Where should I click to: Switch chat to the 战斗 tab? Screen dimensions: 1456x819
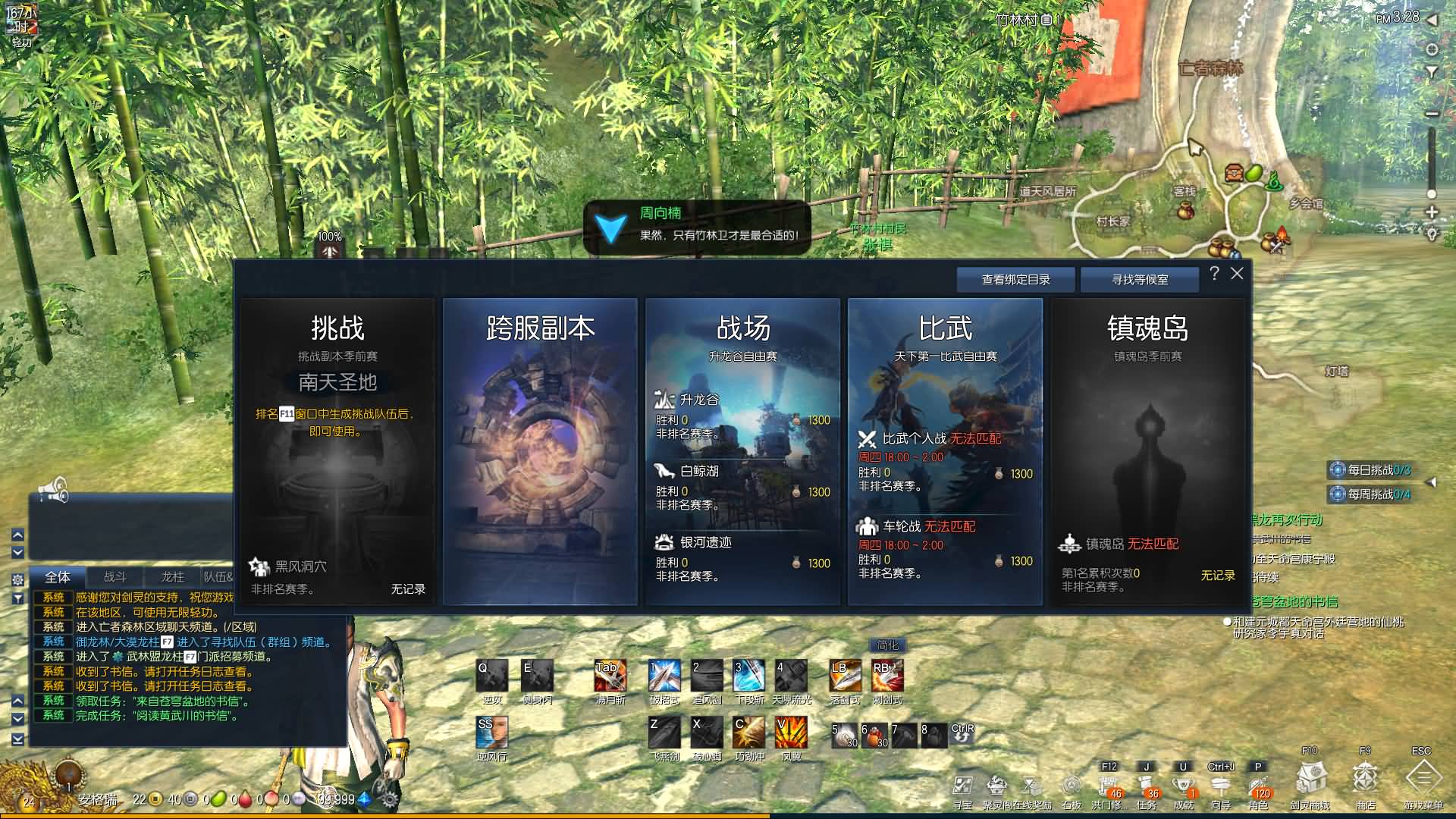point(115,577)
